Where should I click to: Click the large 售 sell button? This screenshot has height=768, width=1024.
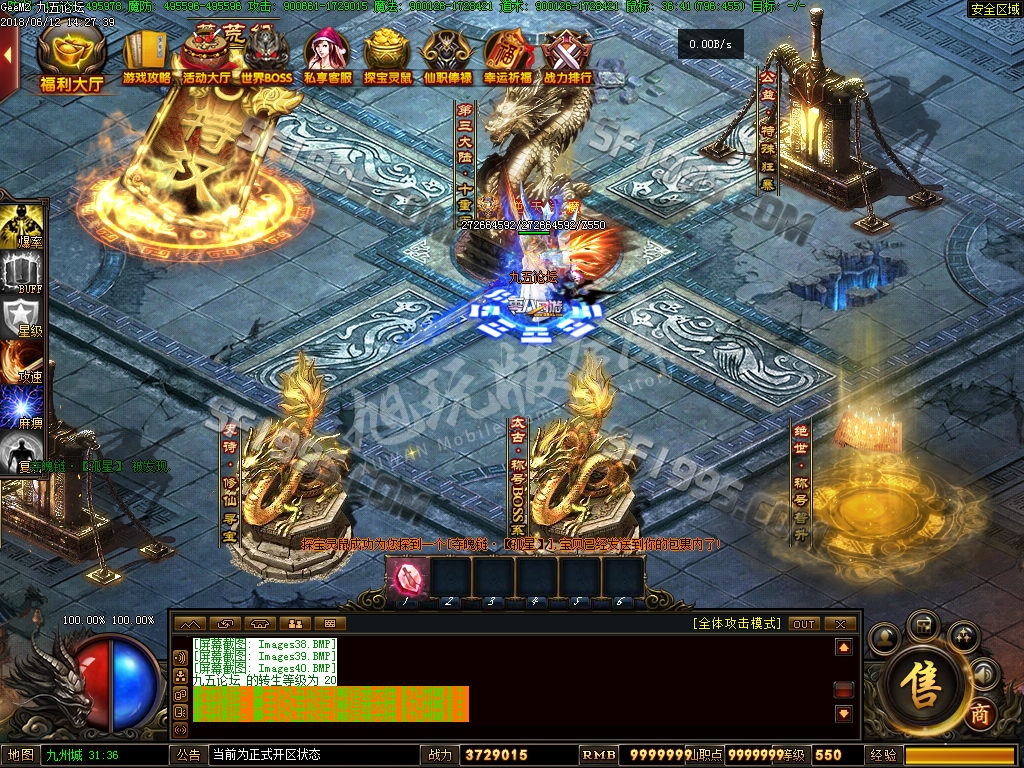click(922, 682)
